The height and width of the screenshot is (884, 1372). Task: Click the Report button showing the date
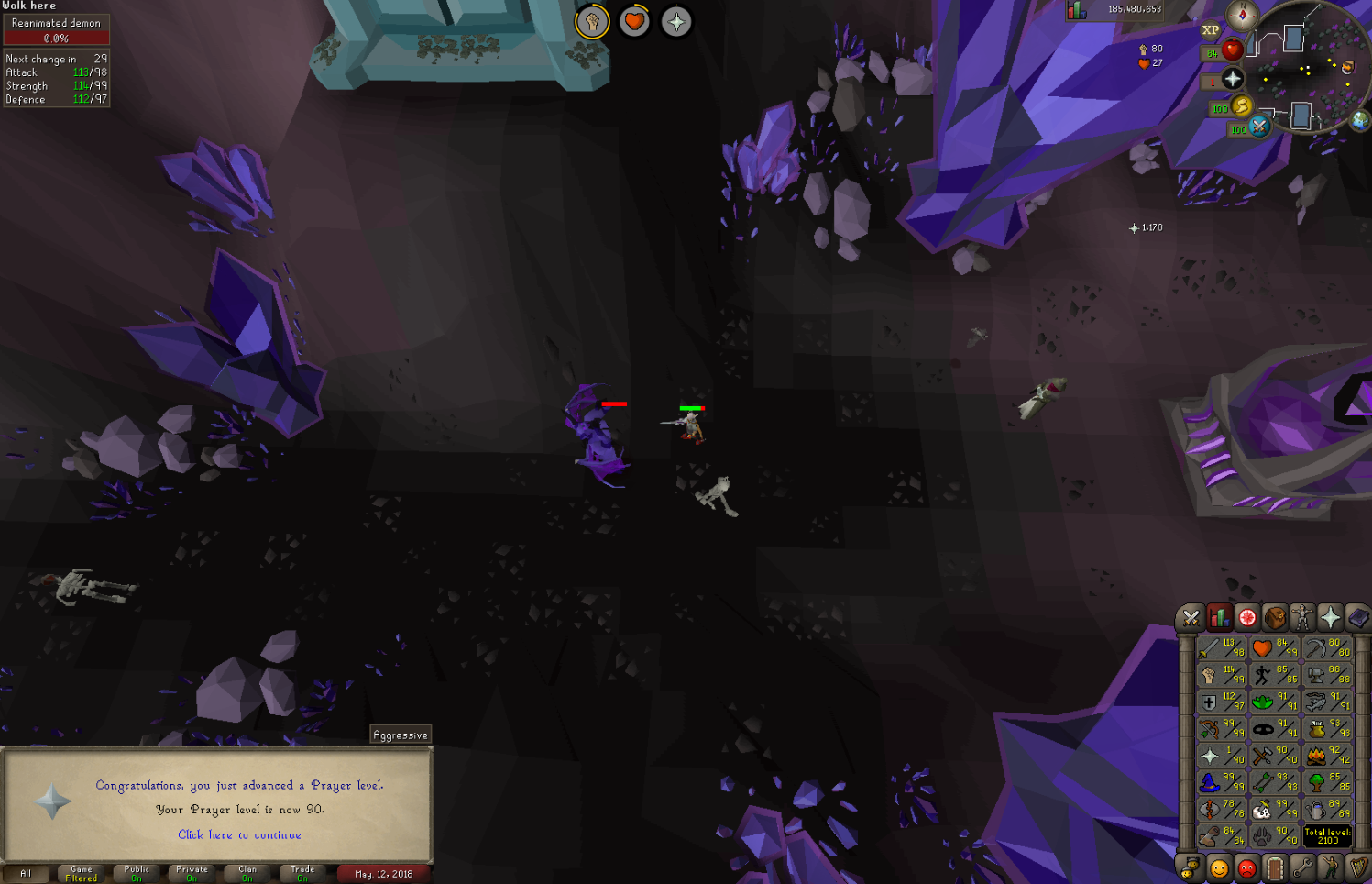click(384, 873)
